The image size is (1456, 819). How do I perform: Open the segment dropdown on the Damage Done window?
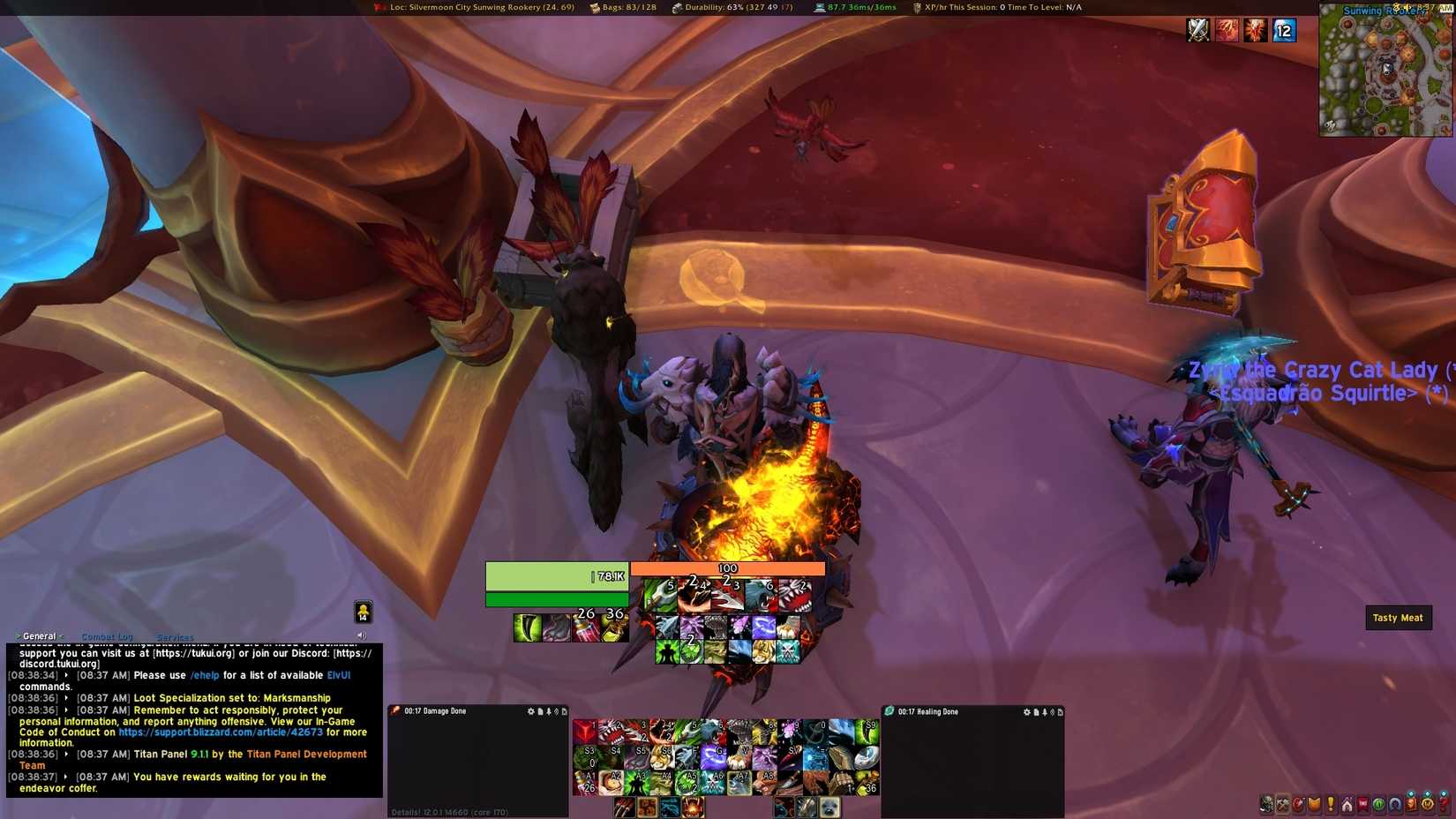tap(566, 711)
